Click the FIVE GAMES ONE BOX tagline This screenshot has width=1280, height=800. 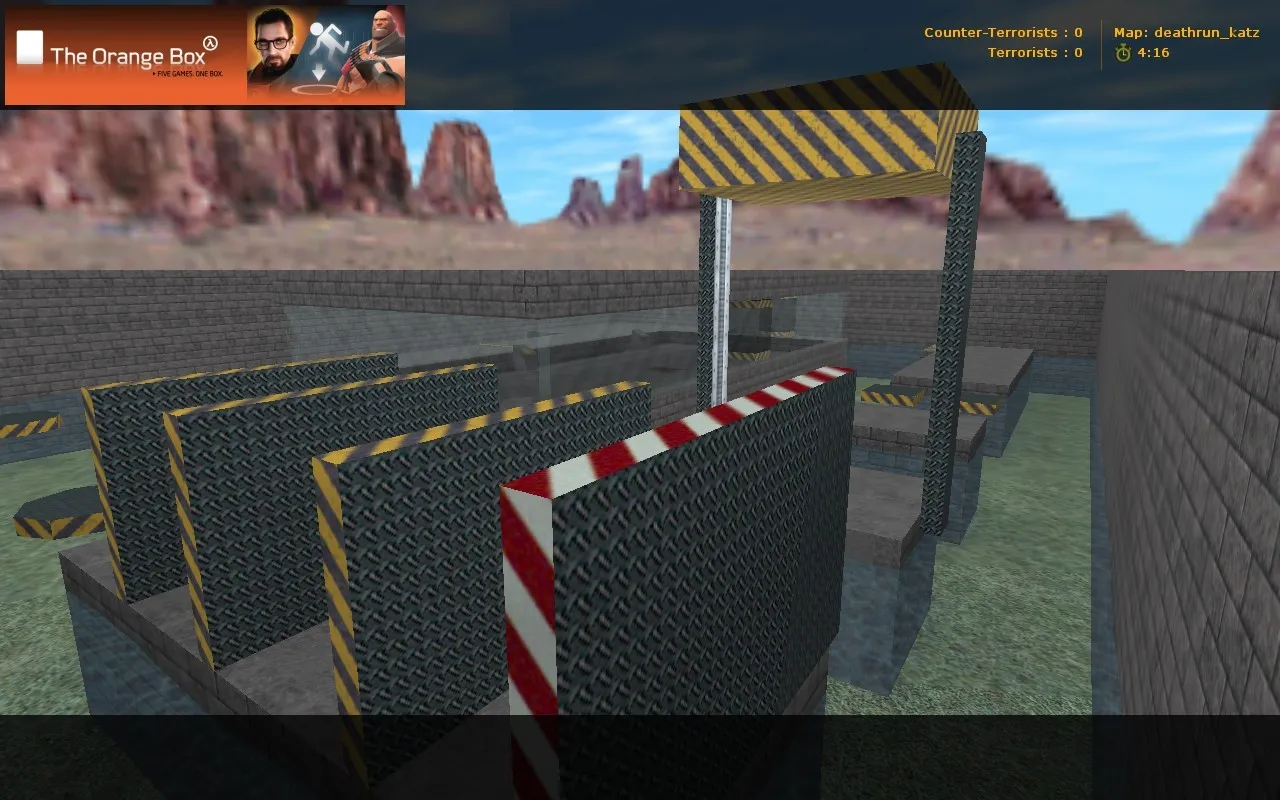tap(189, 74)
